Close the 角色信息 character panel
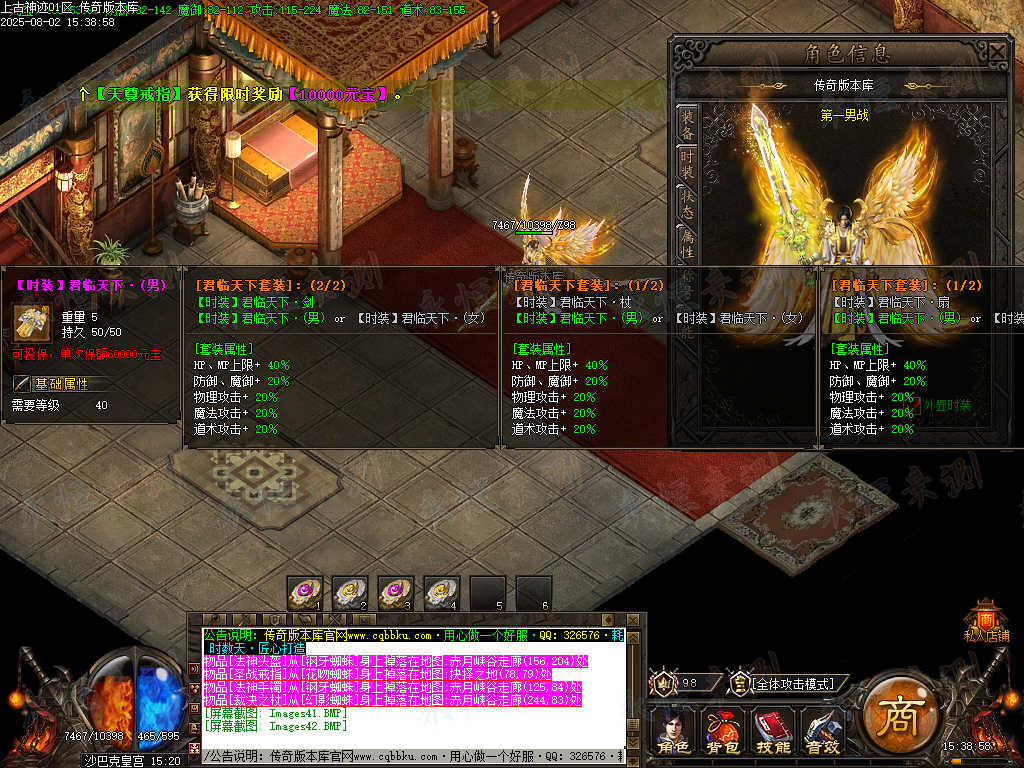This screenshot has width=1024, height=768. click(998, 51)
